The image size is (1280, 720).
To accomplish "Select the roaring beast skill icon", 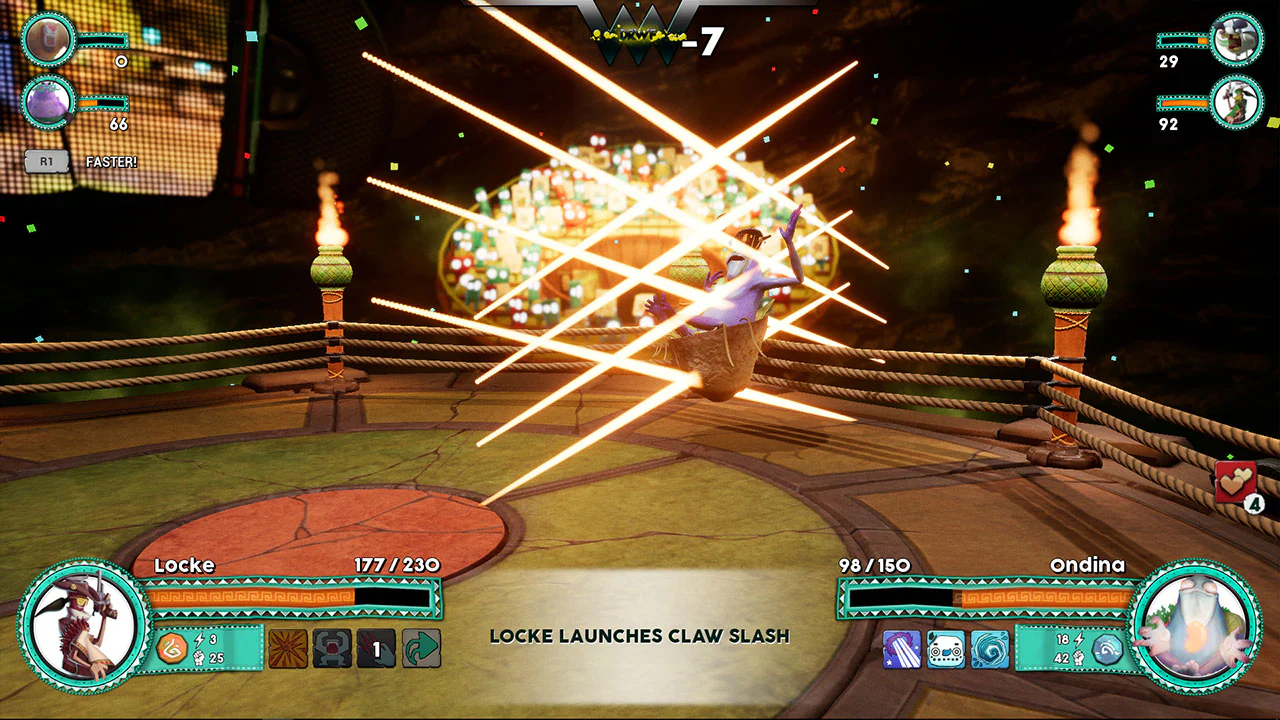I will (330, 649).
